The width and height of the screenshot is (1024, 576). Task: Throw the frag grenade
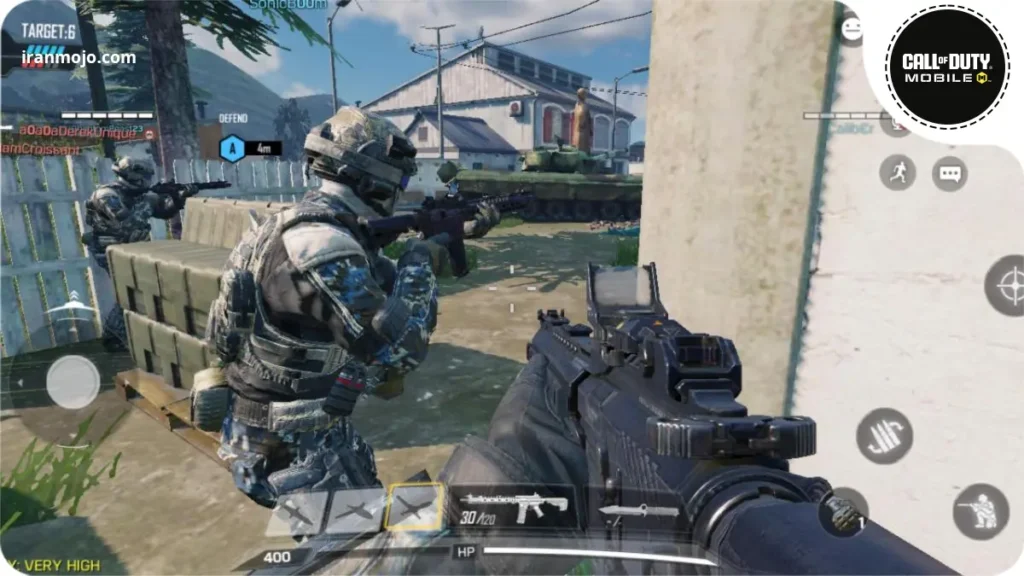841,512
